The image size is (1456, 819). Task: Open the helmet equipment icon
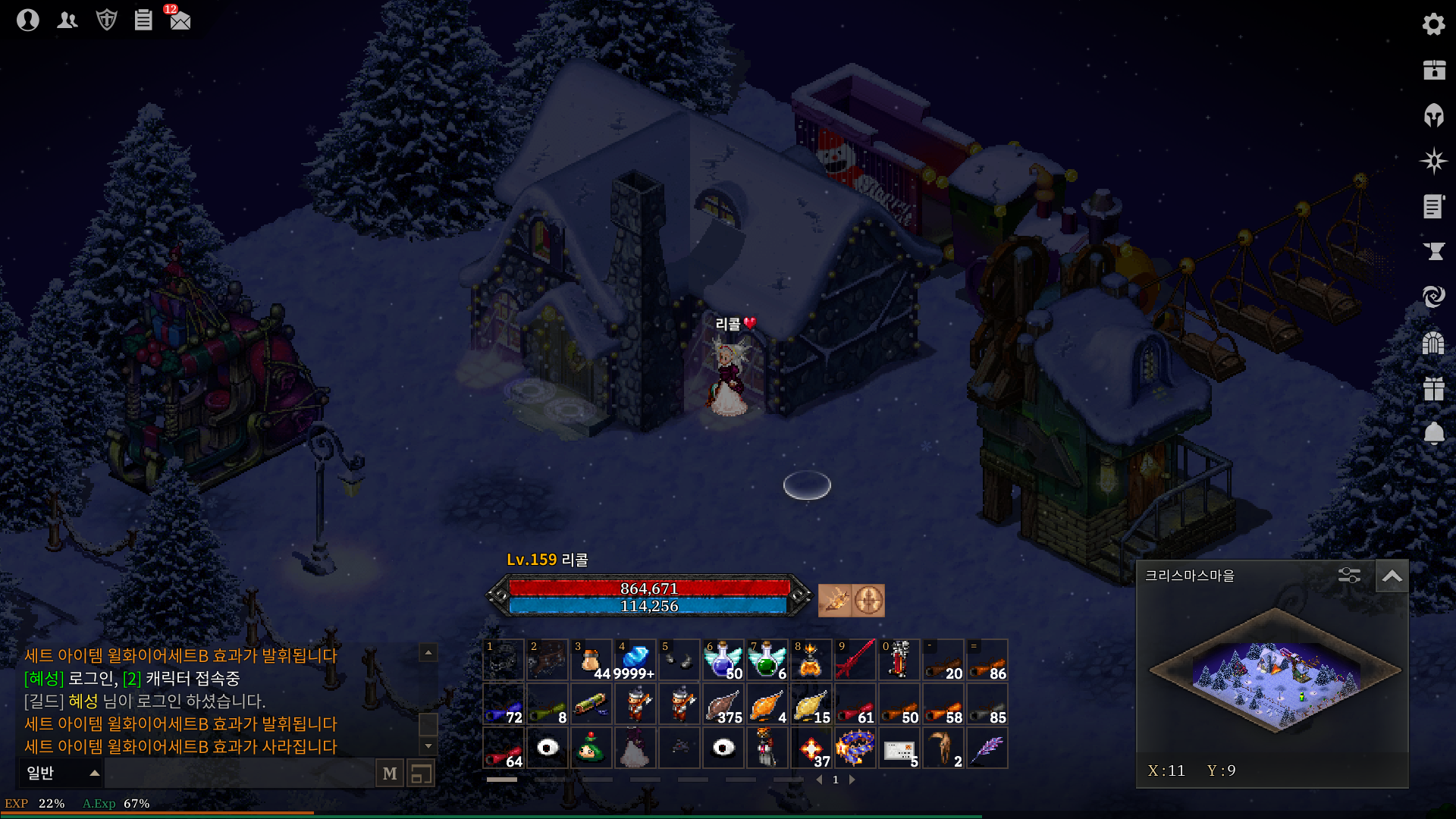click(x=1433, y=115)
